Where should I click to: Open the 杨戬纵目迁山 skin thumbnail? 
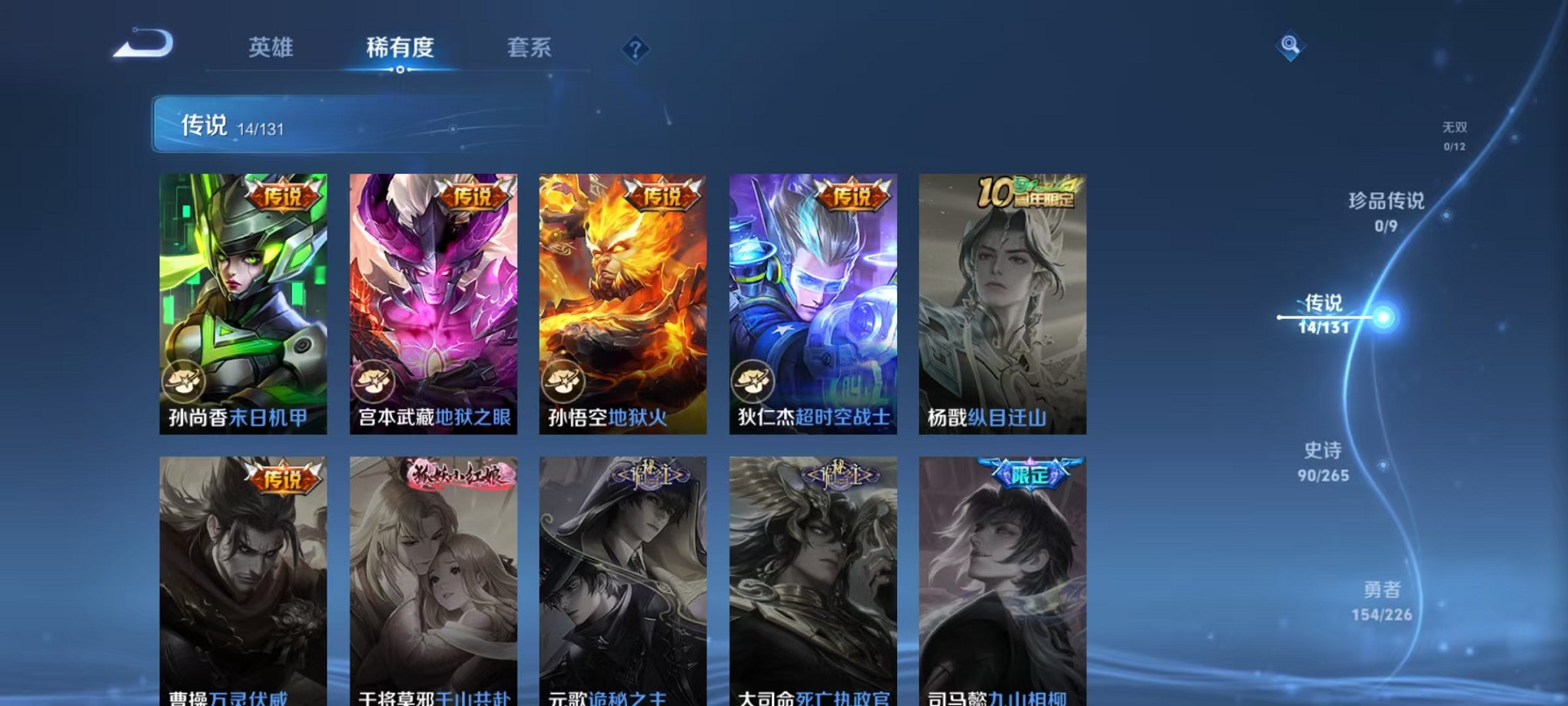(x=1002, y=300)
